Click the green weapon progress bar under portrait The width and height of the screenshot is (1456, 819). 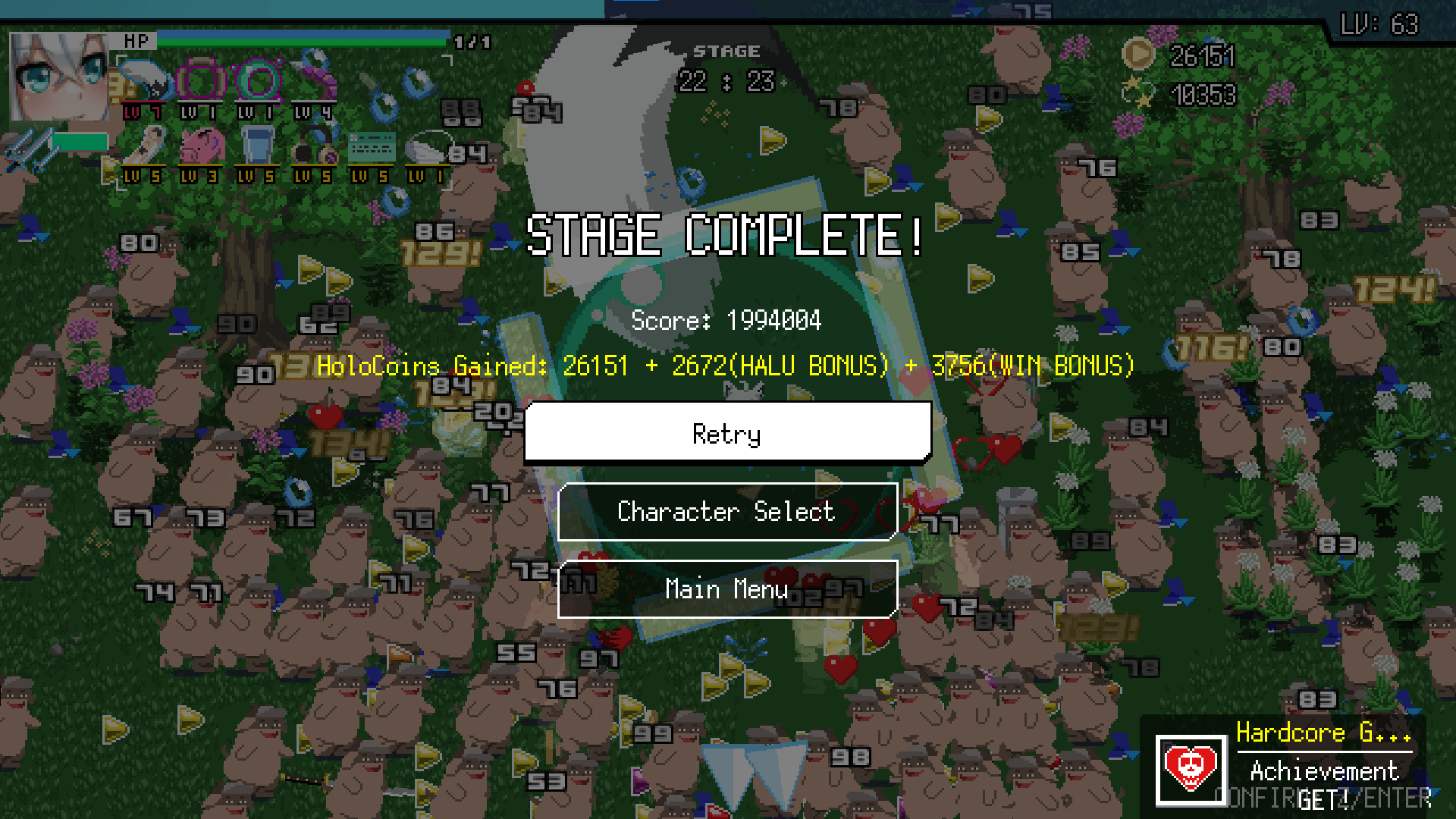coord(80,140)
